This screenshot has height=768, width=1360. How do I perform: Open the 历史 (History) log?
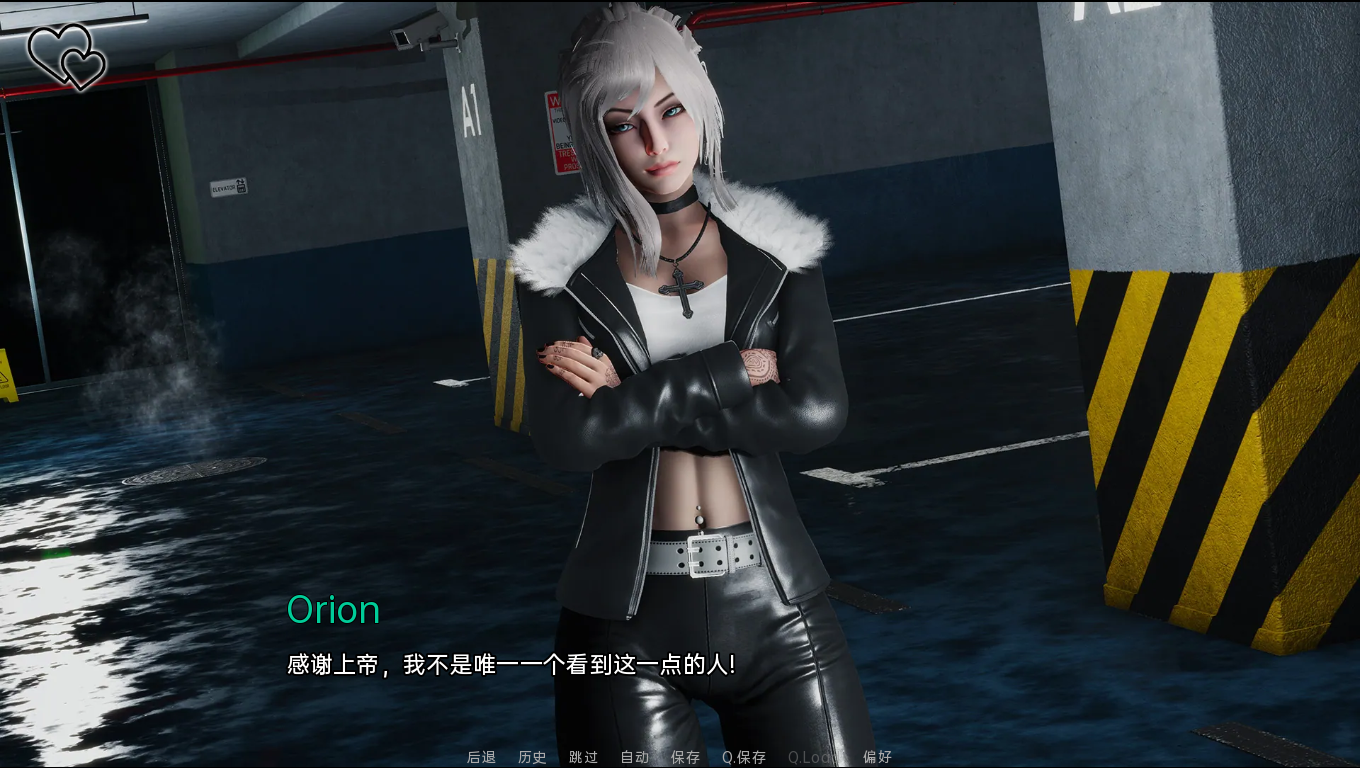point(532,757)
